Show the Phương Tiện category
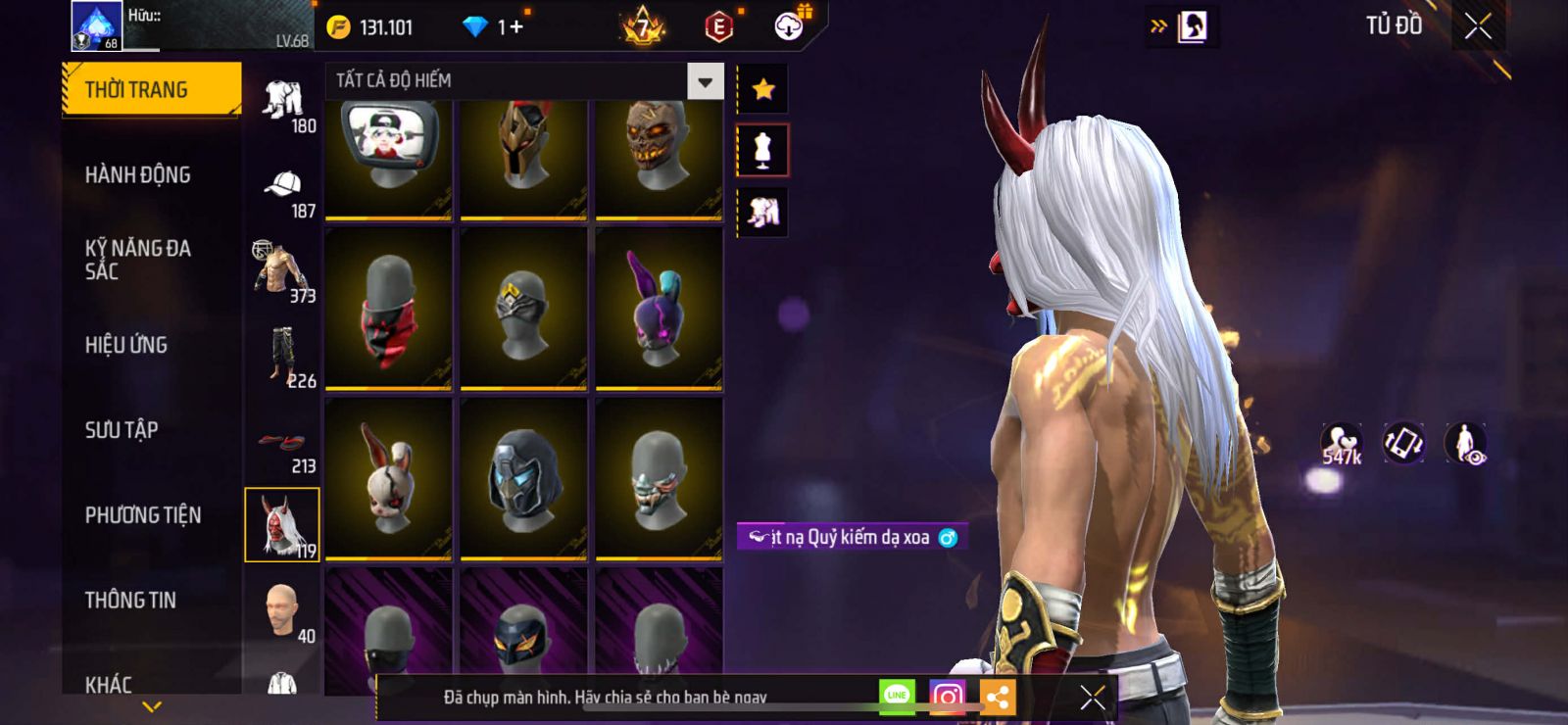This screenshot has width=1568, height=725. point(143,515)
